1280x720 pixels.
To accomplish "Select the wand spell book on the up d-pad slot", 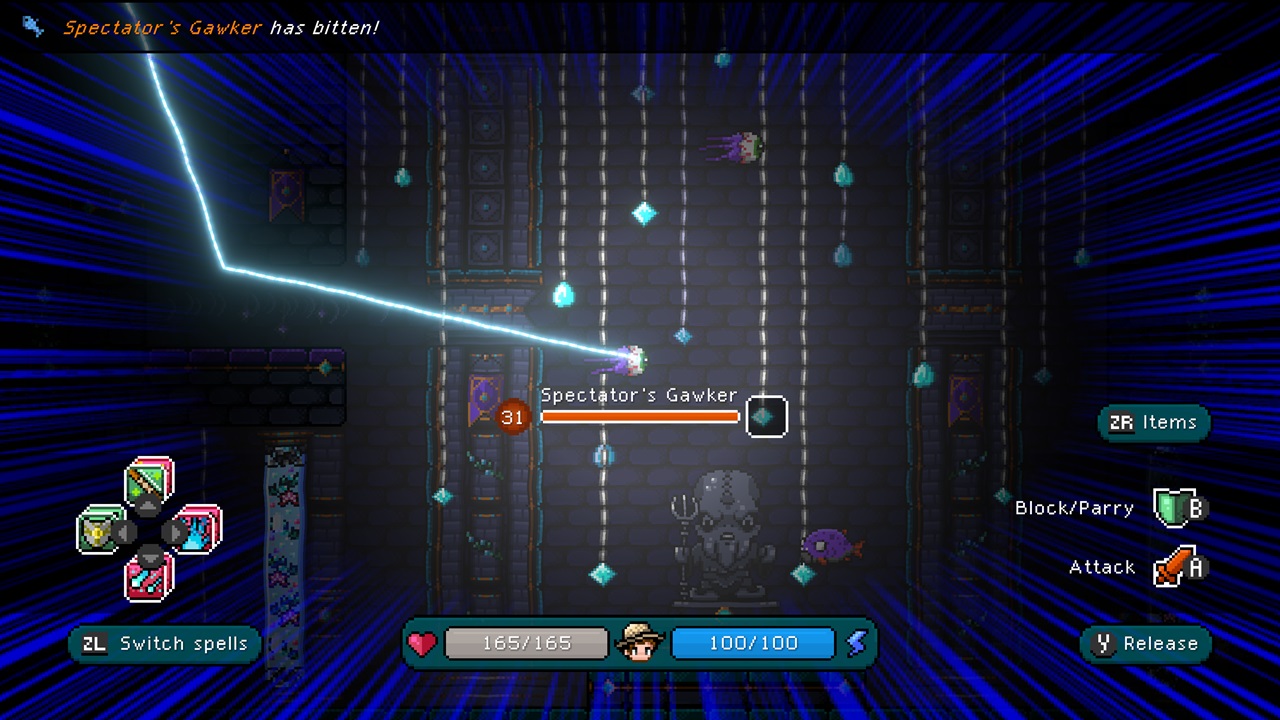I will [145, 481].
